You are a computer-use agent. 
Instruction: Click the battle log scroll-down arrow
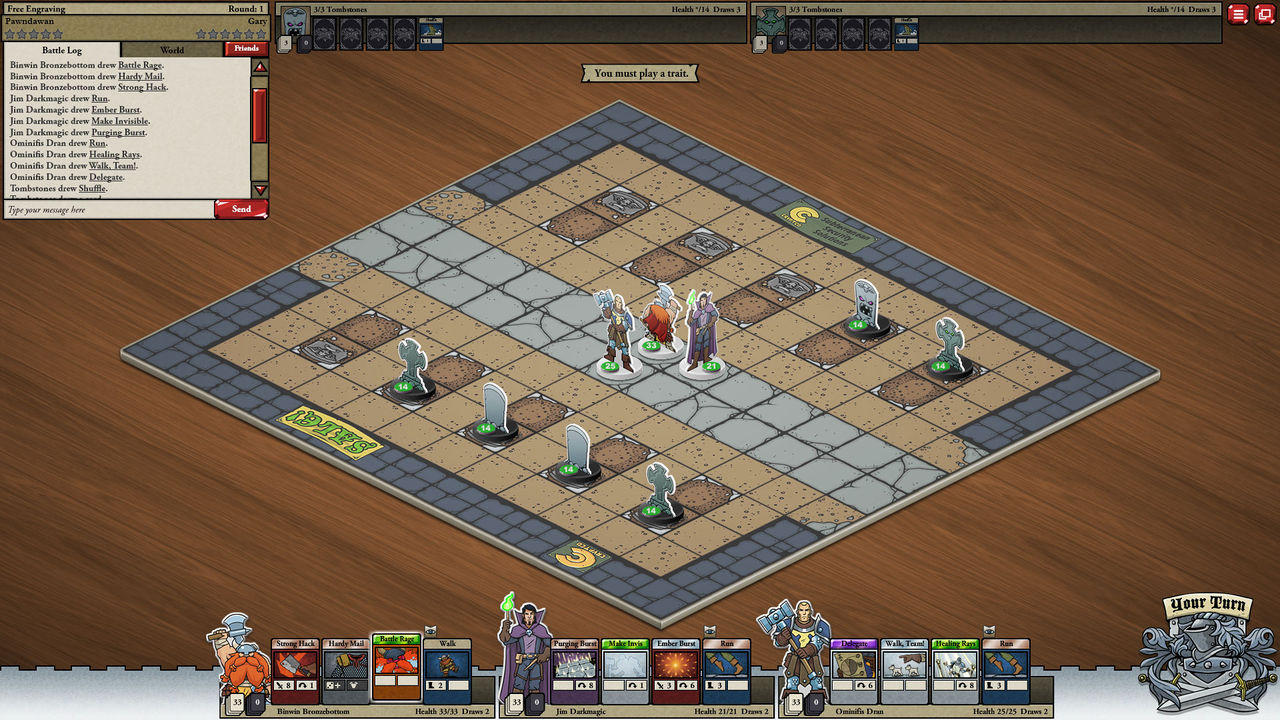point(260,190)
